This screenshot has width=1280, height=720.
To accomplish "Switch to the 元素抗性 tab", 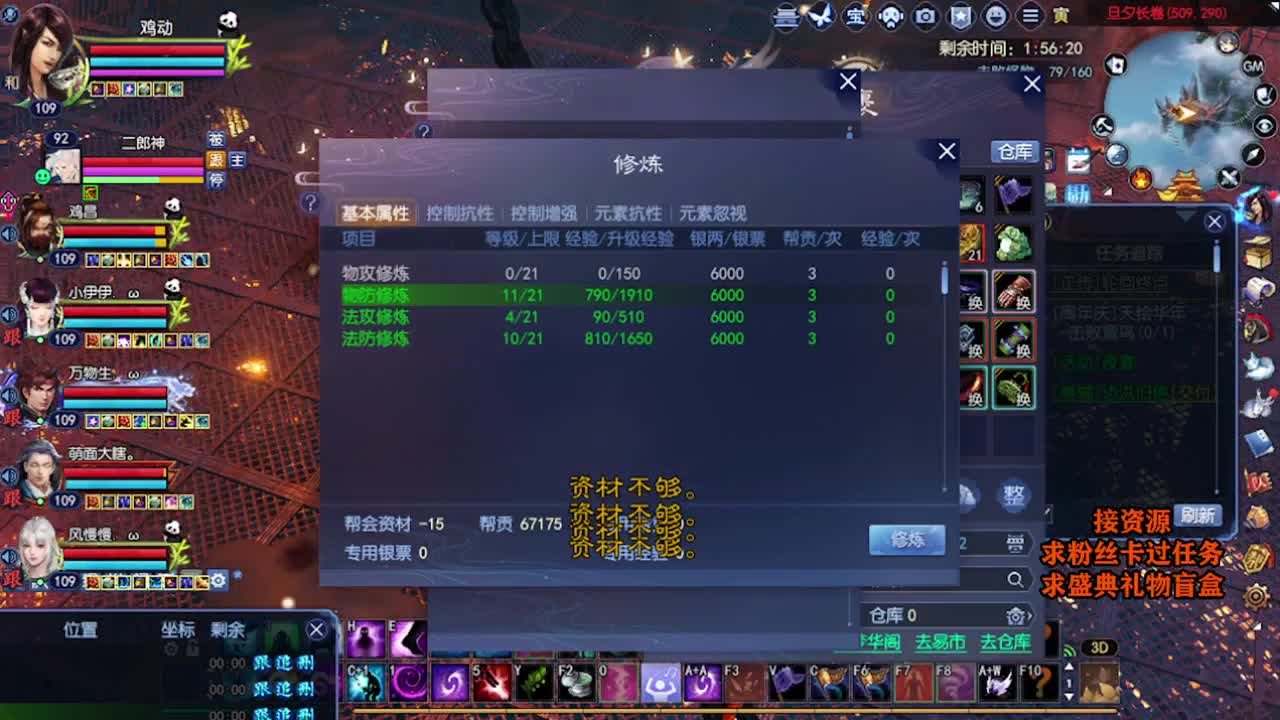I will (x=627, y=213).
